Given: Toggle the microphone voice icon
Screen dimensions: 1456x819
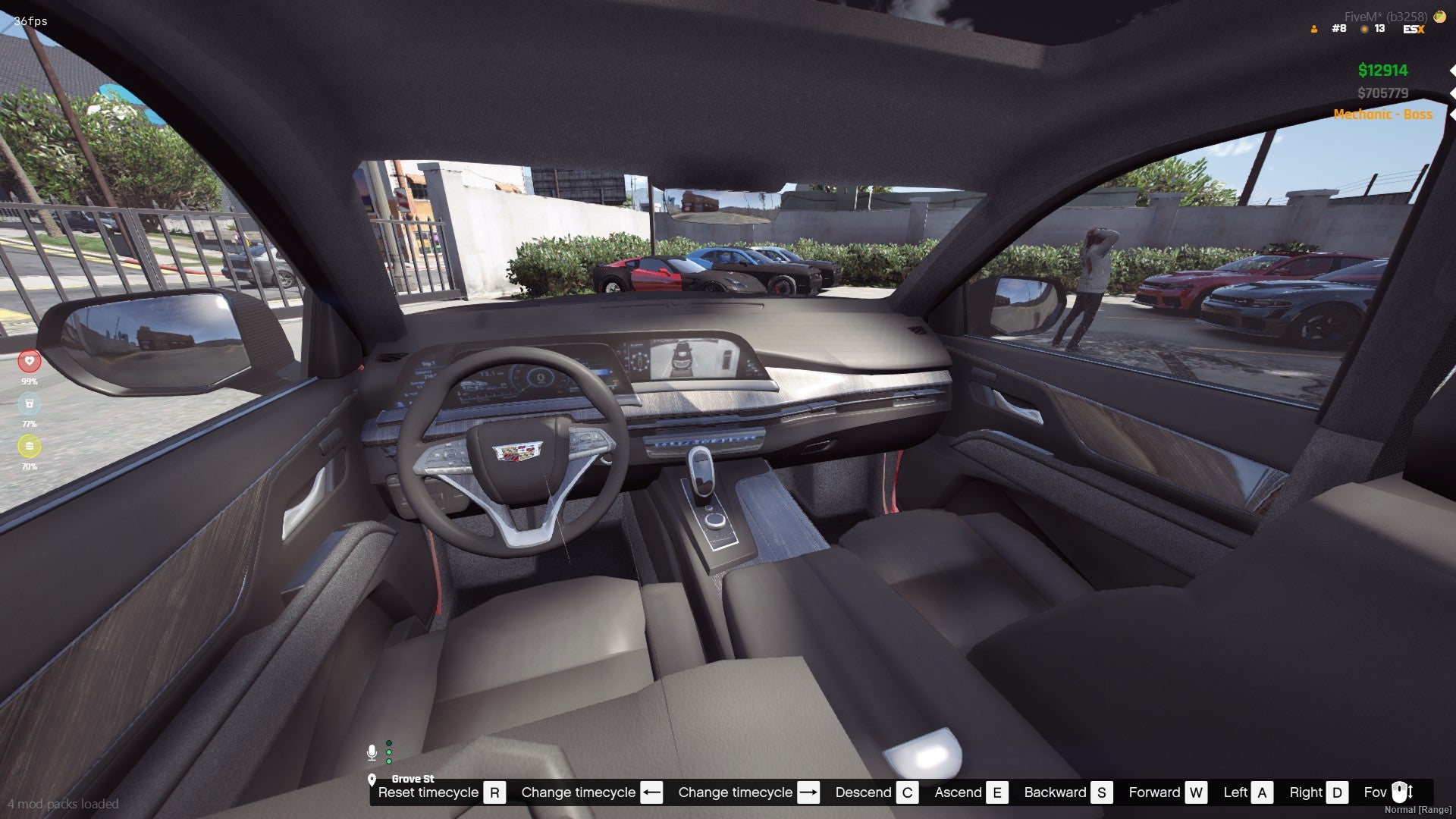Looking at the screenshot, I should 372,752.
